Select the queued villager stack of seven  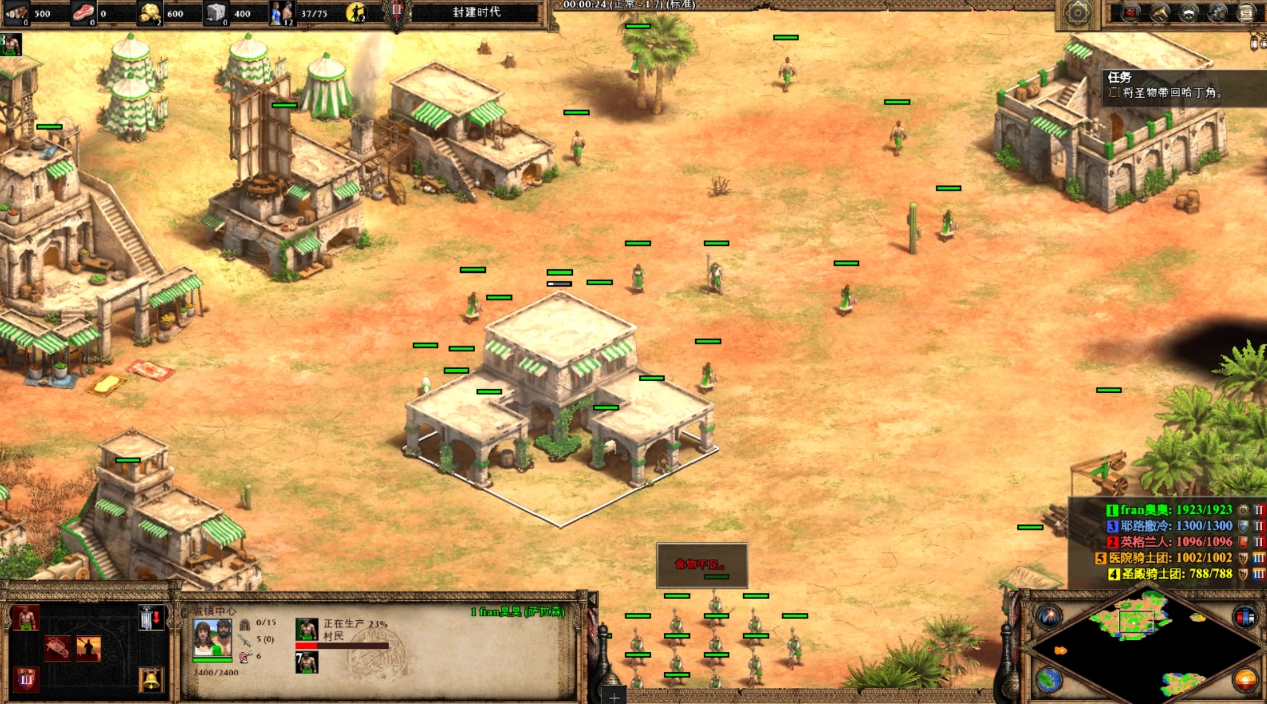pos(307,662)
